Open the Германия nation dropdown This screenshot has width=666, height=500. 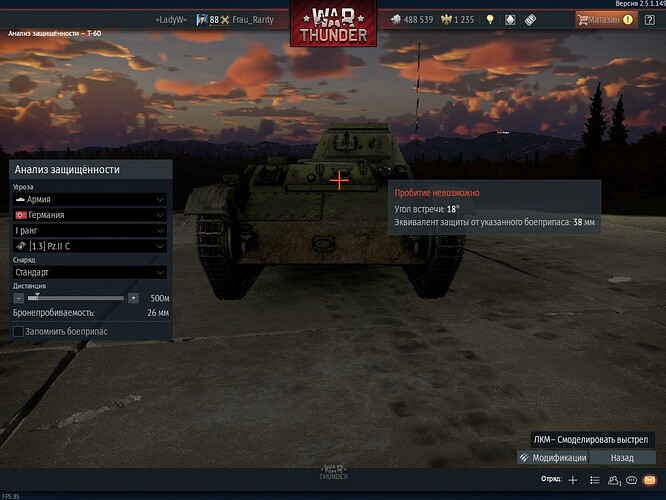coord(89,215)
